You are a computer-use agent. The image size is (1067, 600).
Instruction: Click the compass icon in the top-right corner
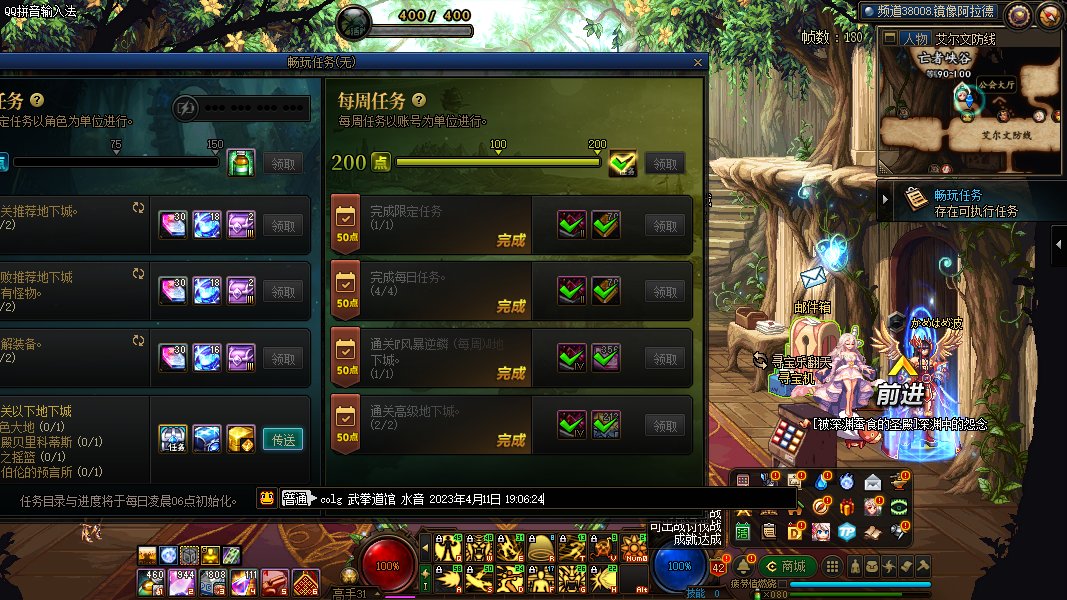pyautogui.click(x=1049, y=14)
